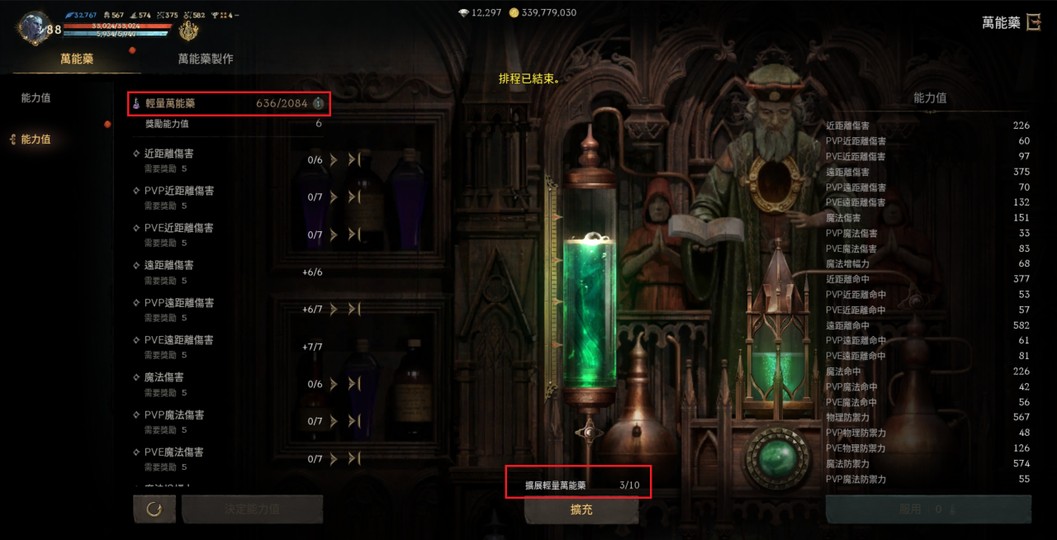Image resolution: width=1057 pixels, height=540 pixels.
Task: Increase PVE近距離傷害 by one point
Action: coord(334,235)
